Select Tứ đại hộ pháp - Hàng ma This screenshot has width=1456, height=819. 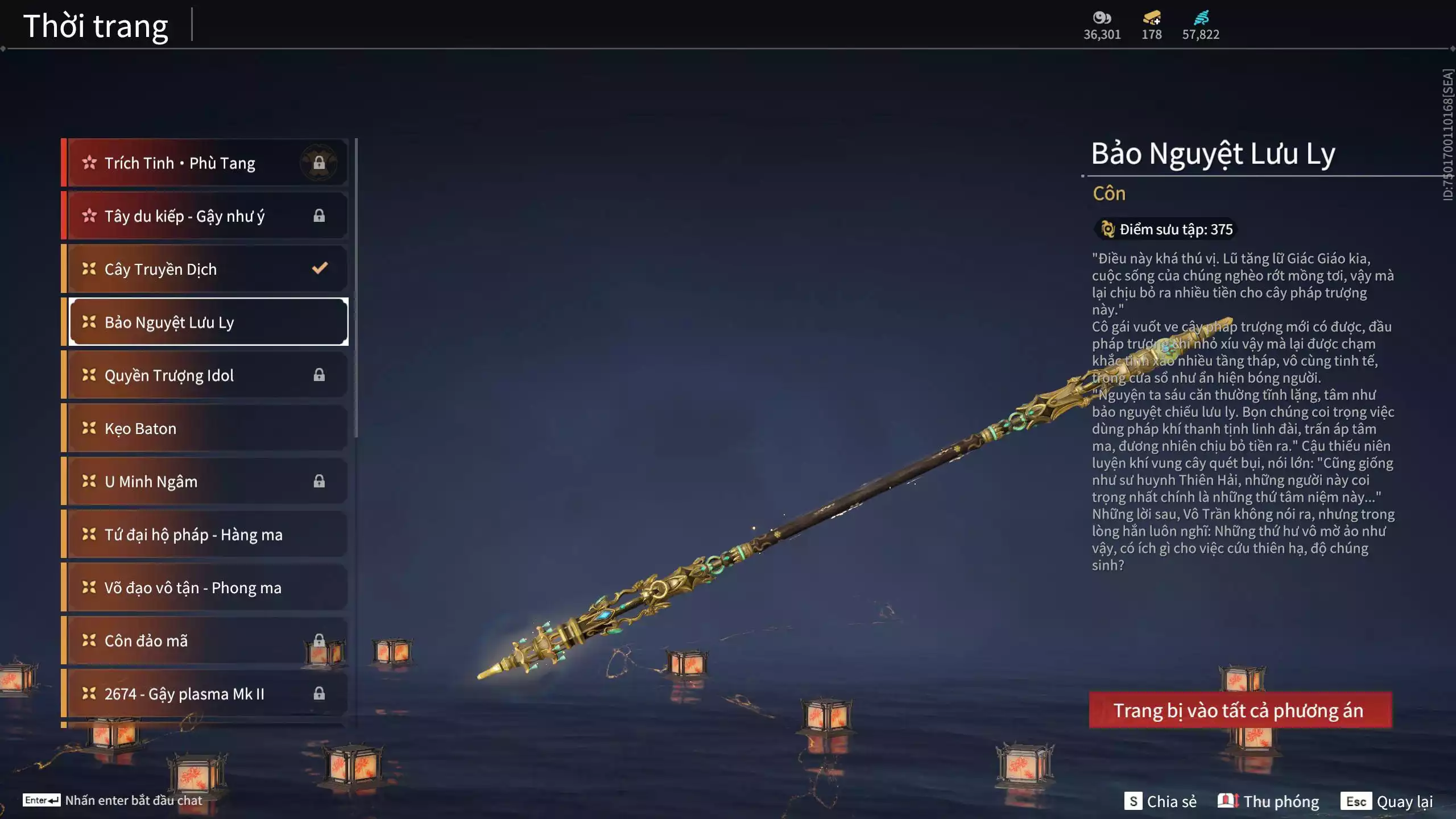[x=205, y=535]
